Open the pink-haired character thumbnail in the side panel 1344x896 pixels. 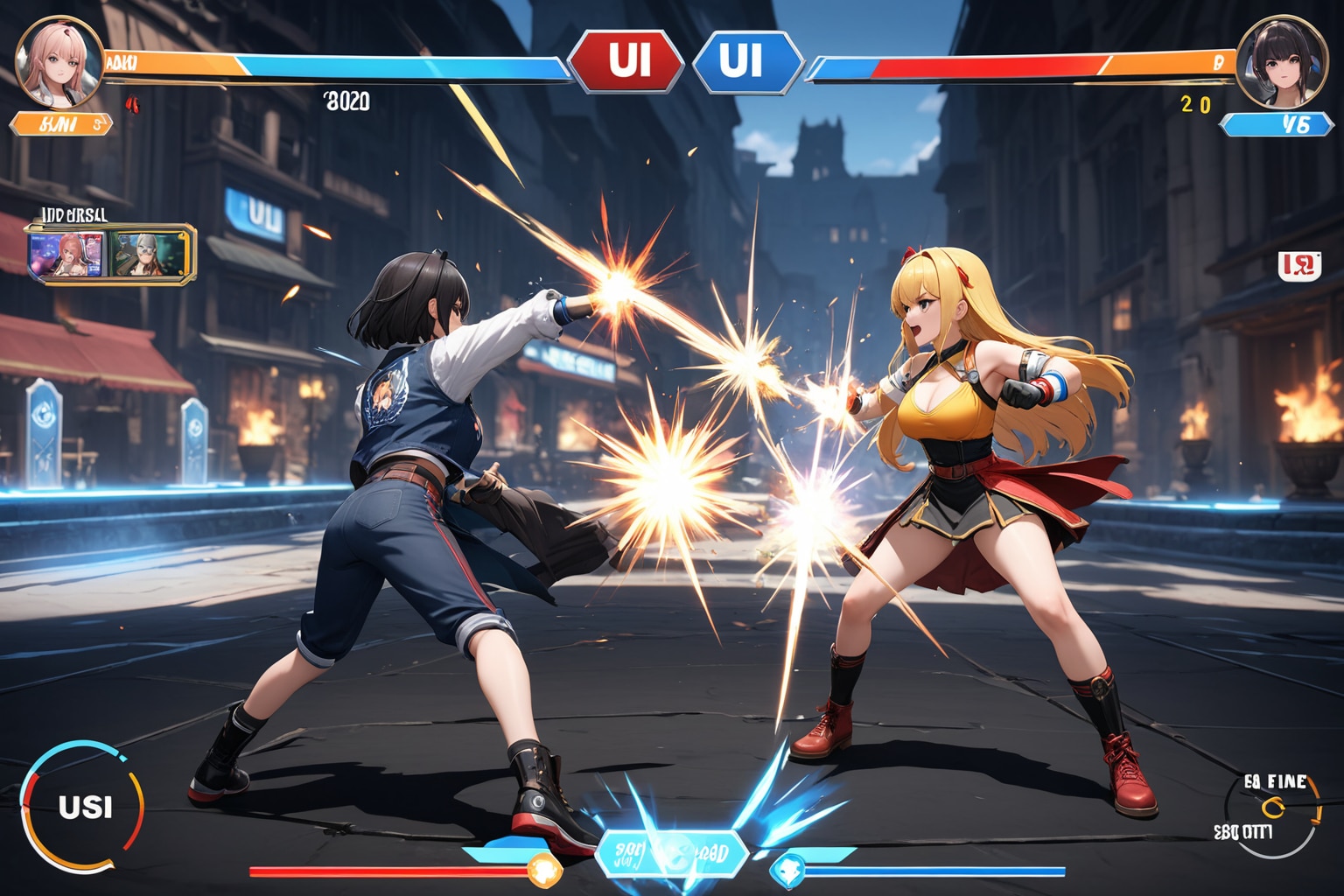(68, 254)
